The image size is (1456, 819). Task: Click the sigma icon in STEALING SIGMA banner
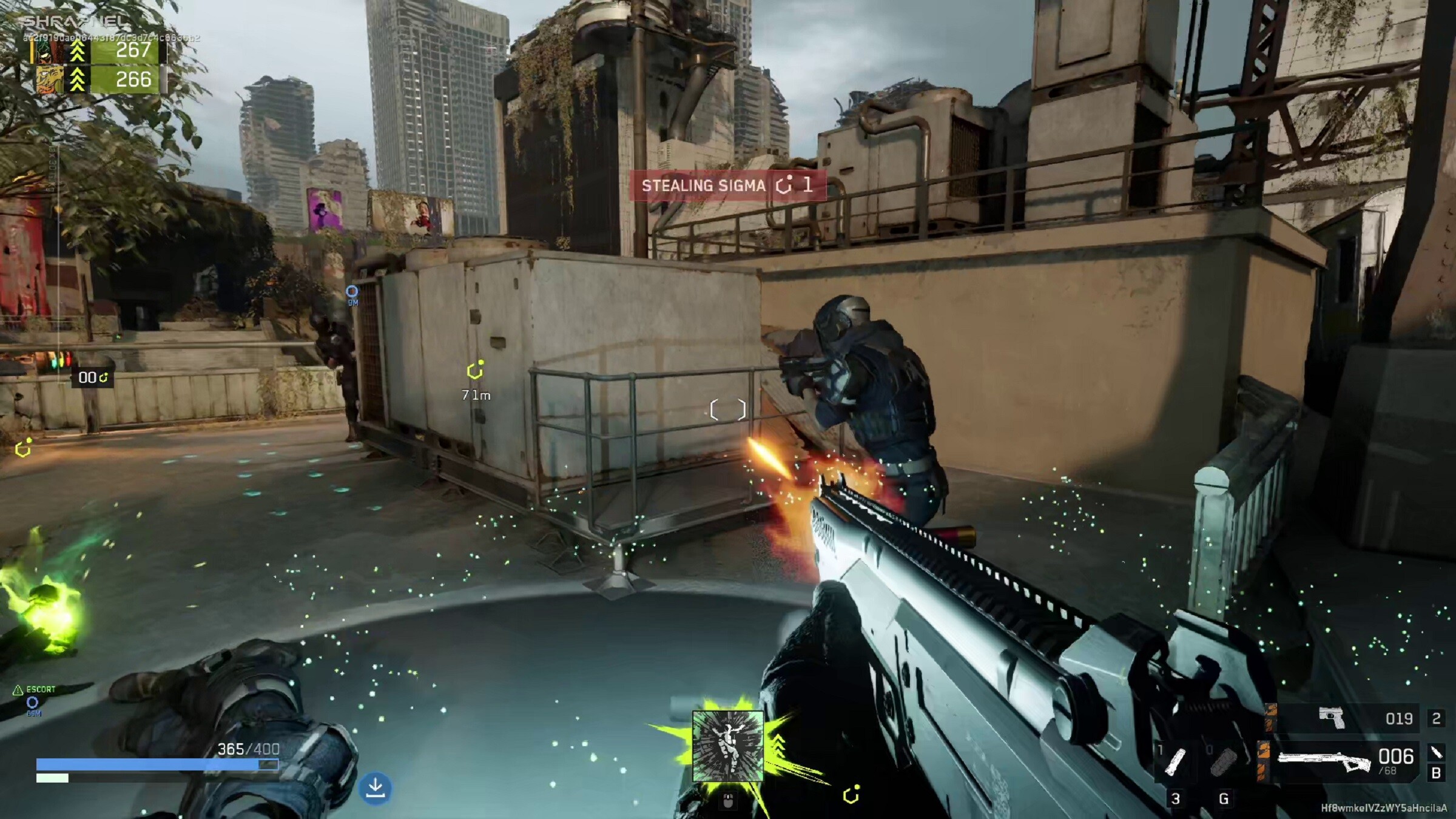(x=783, y=186)
